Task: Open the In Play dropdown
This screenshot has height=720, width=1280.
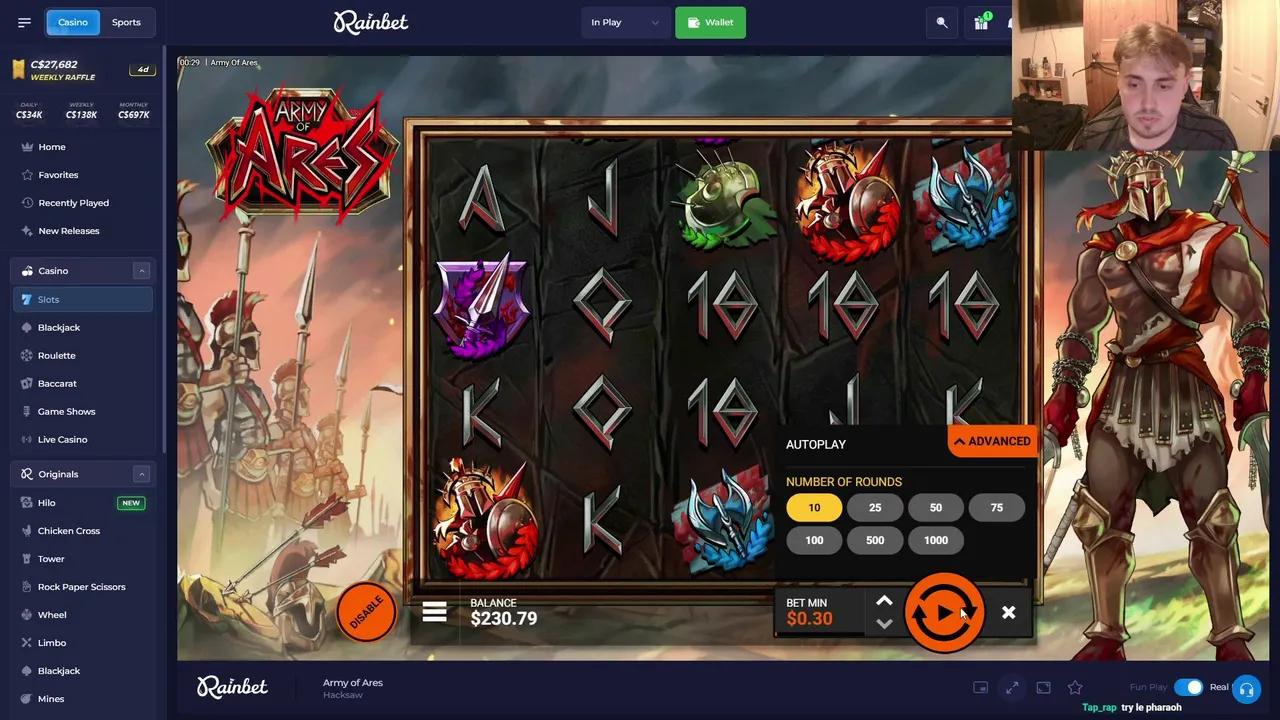Action: [624, 21]
